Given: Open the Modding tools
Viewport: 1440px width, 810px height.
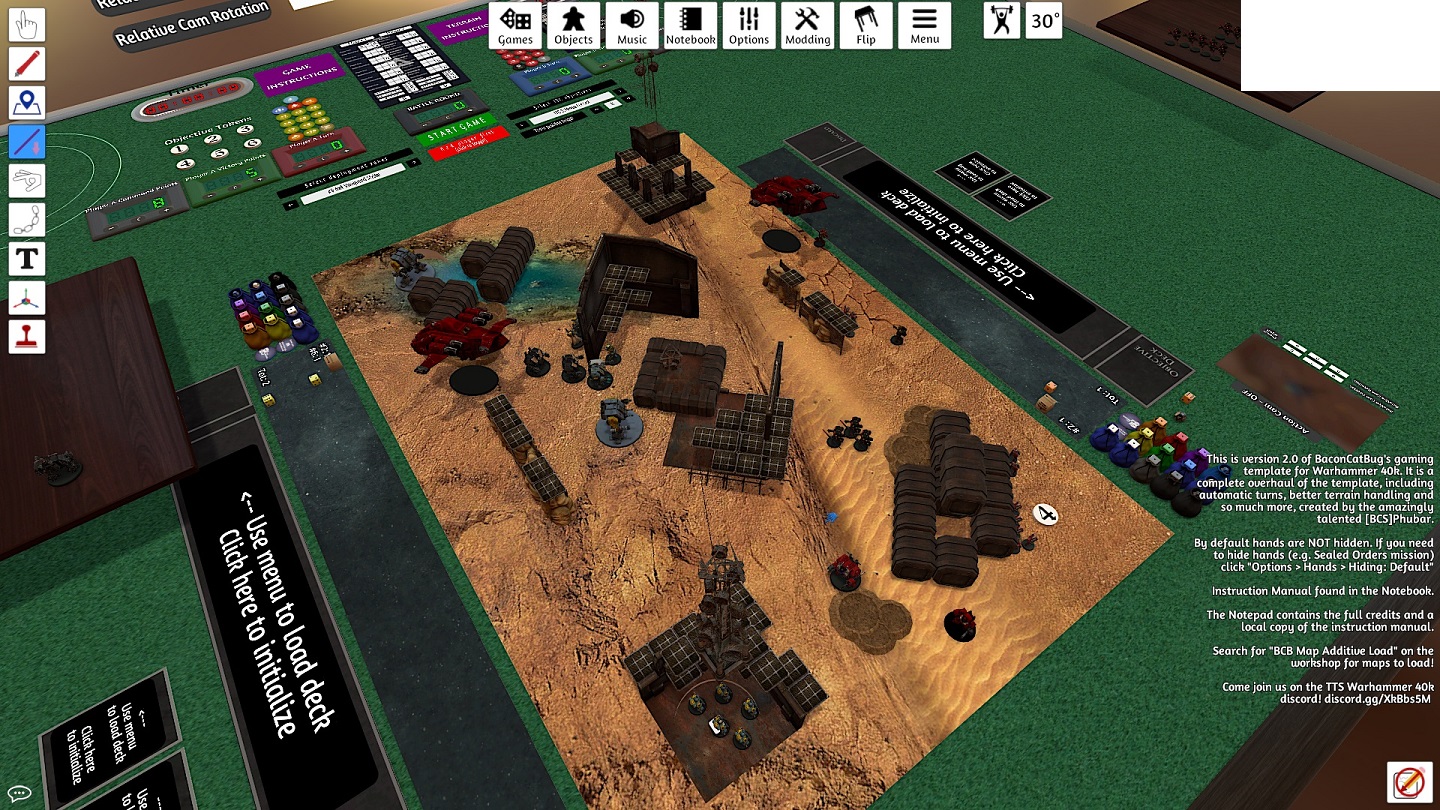Looking at the screenshot, I should pyautogui.click(x=807, y=26).
